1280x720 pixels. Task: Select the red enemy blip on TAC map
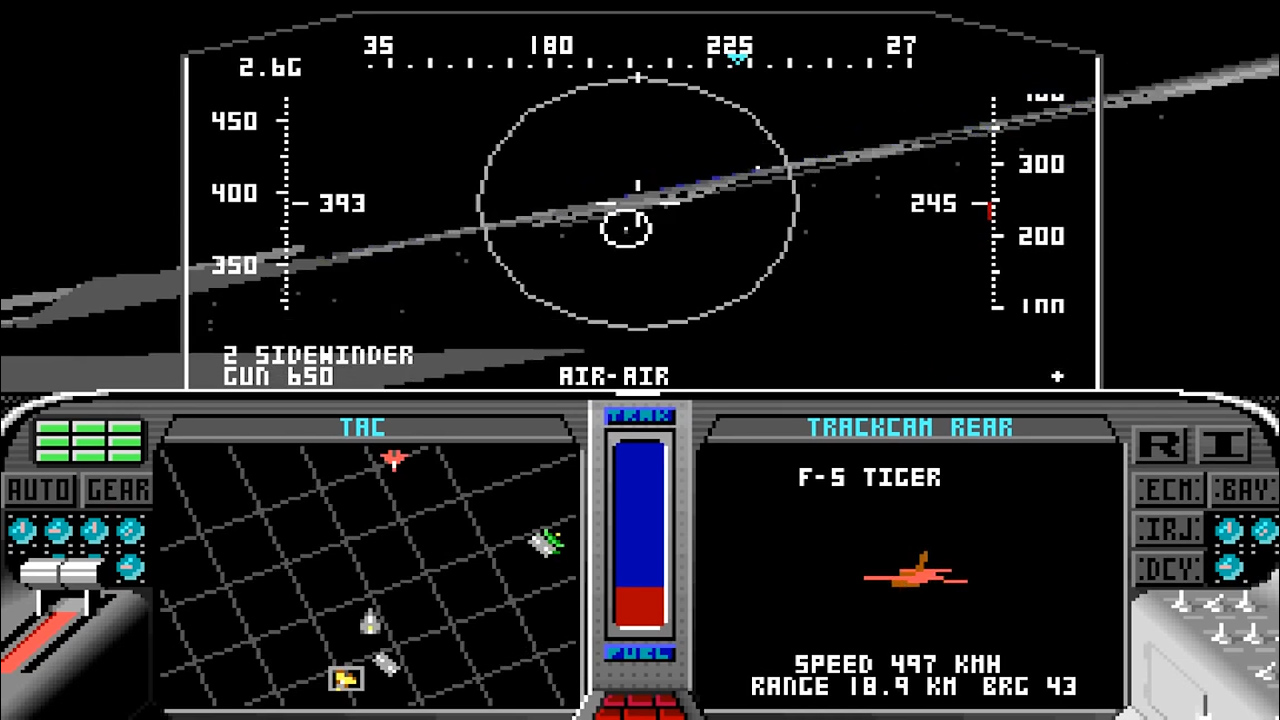click(x=394, y=459)
